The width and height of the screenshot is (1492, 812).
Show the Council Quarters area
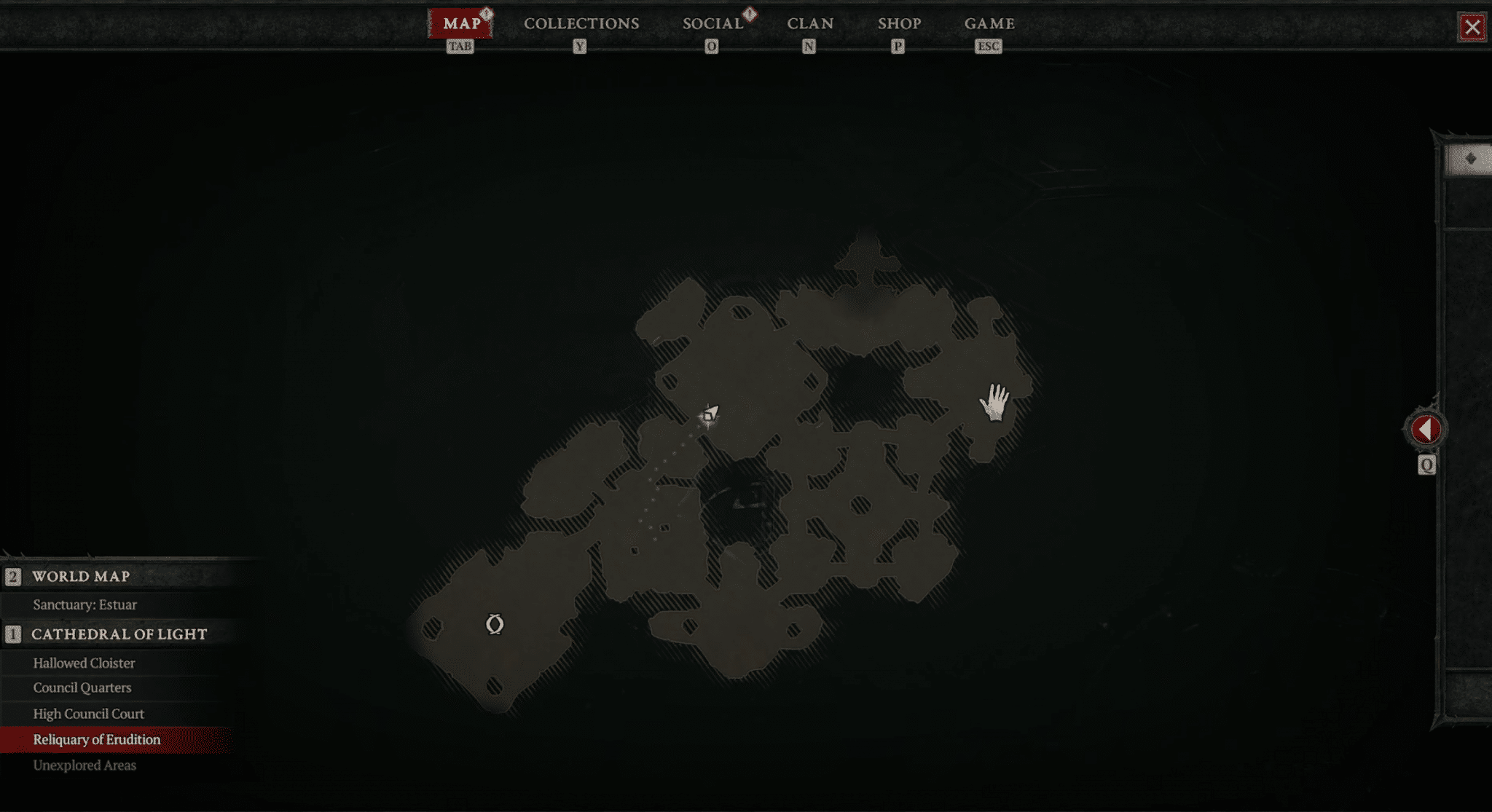click(x=82, y=687)
